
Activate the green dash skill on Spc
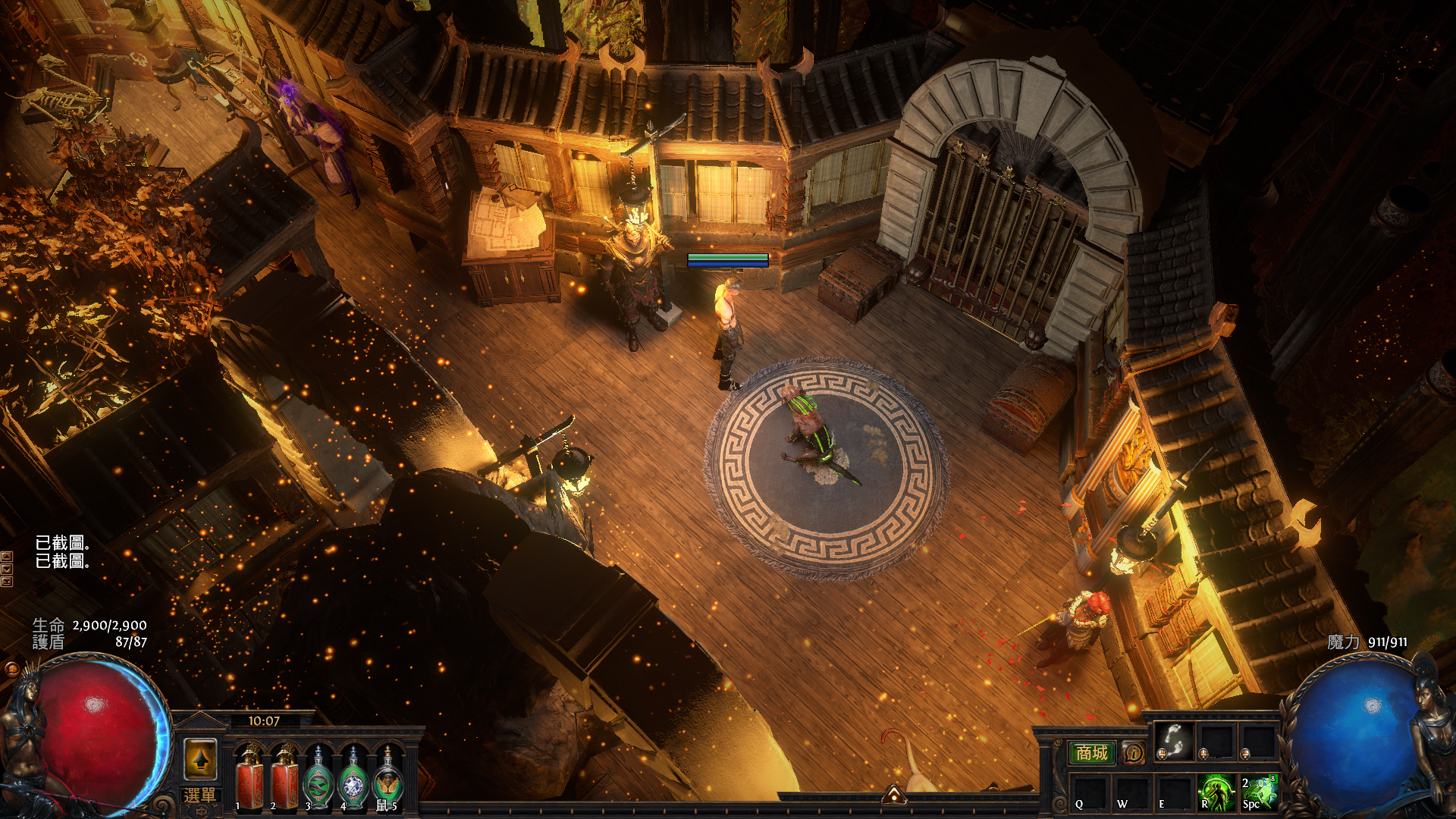(1258, 792)
